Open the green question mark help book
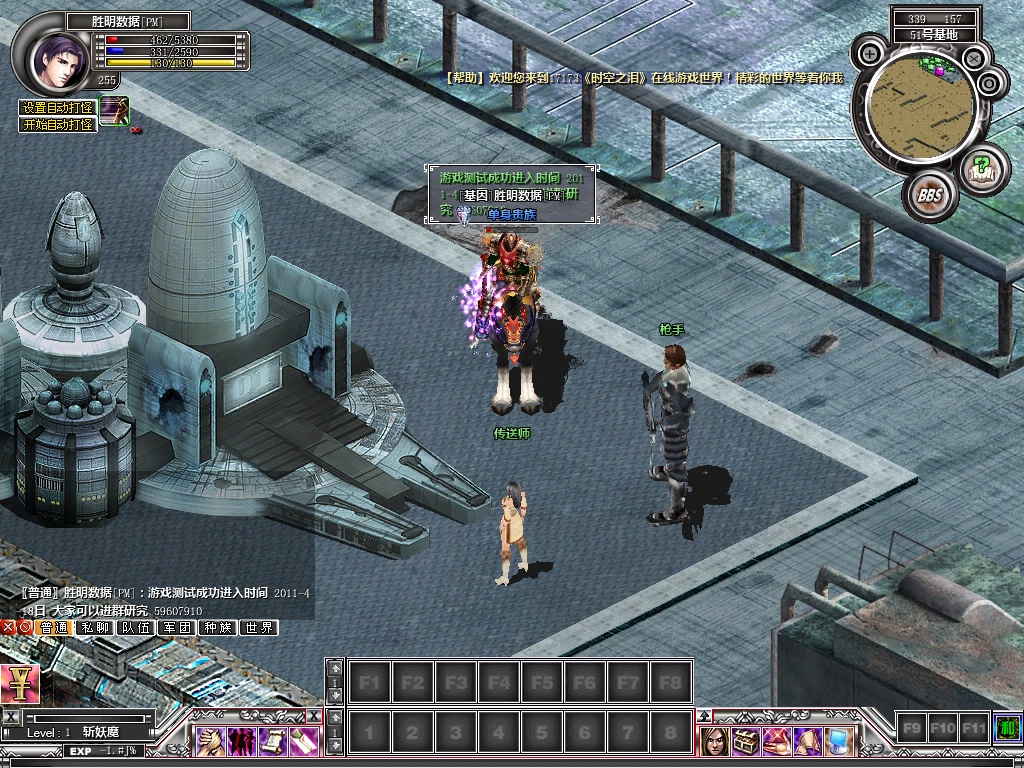The height and width of the screenshot is (768, 1024). [x=982, y=165]
